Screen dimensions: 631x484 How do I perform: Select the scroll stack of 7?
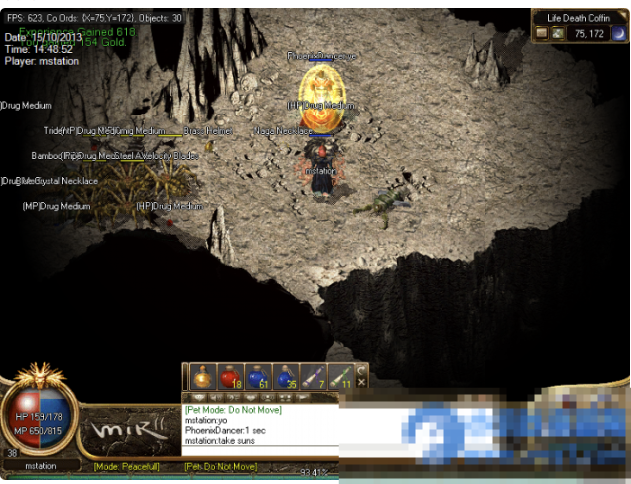pos(313,377)
